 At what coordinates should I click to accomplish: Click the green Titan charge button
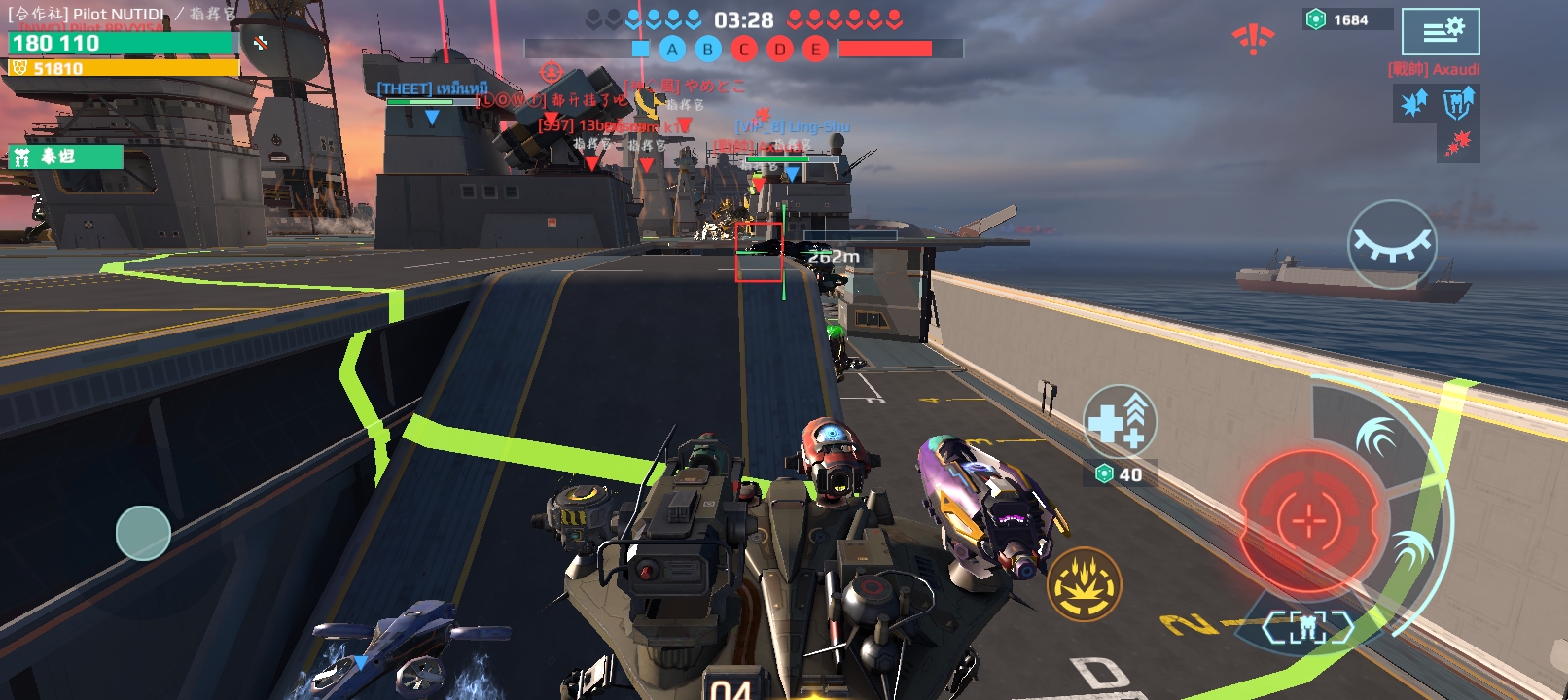pos(64,157)
